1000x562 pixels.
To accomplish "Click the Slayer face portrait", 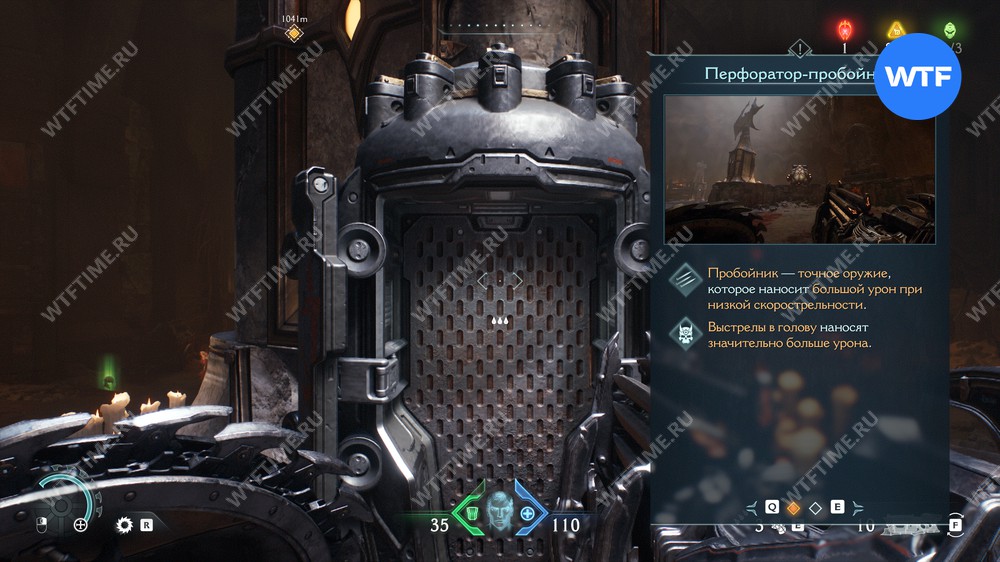I will 499,512.
